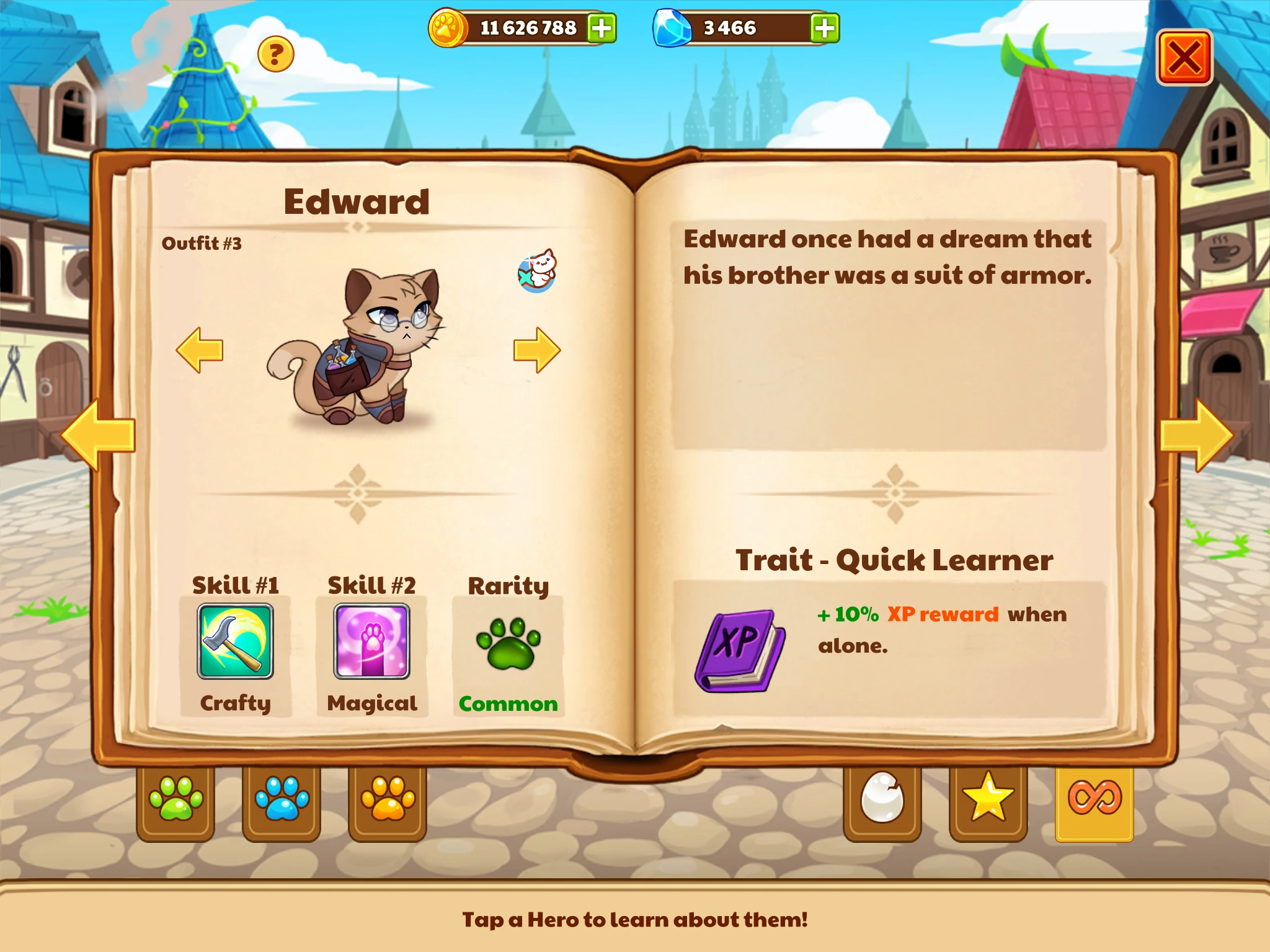
Task: Select the star filter
Action: pyautogui.click(x=988, y=800)
